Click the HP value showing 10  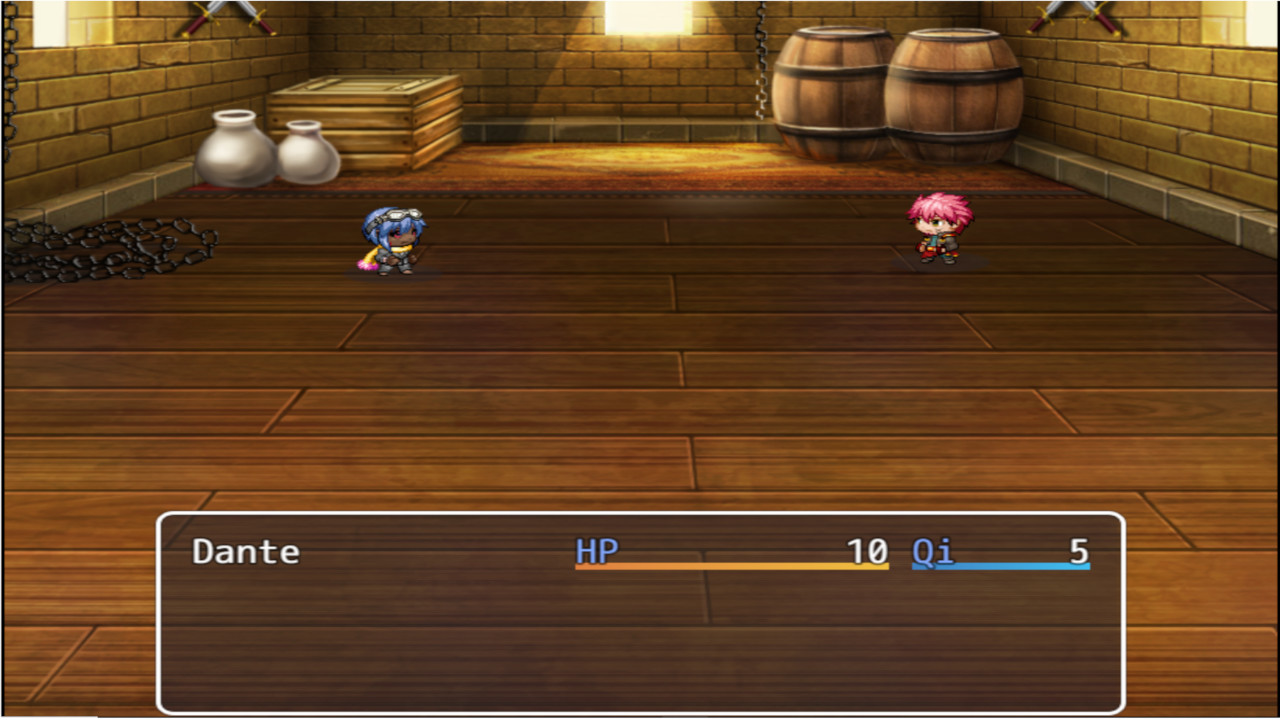point(866,551)
